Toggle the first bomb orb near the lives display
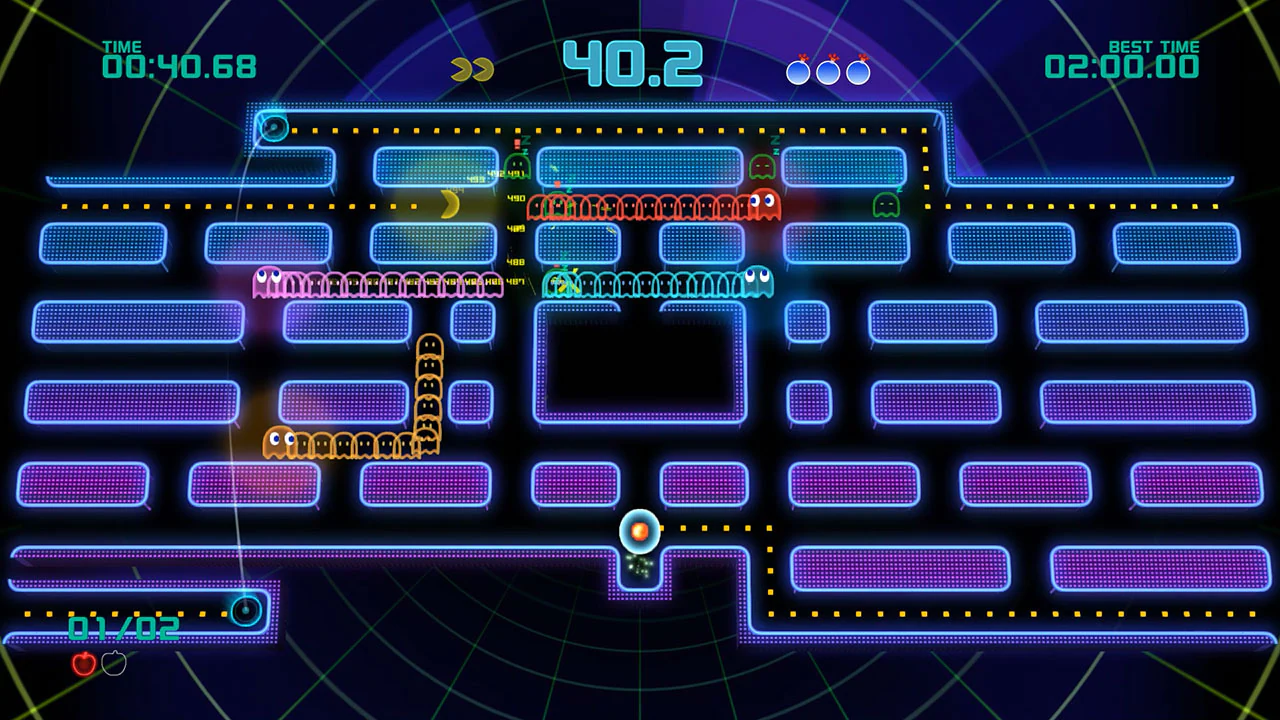 (x=799, y=70)
